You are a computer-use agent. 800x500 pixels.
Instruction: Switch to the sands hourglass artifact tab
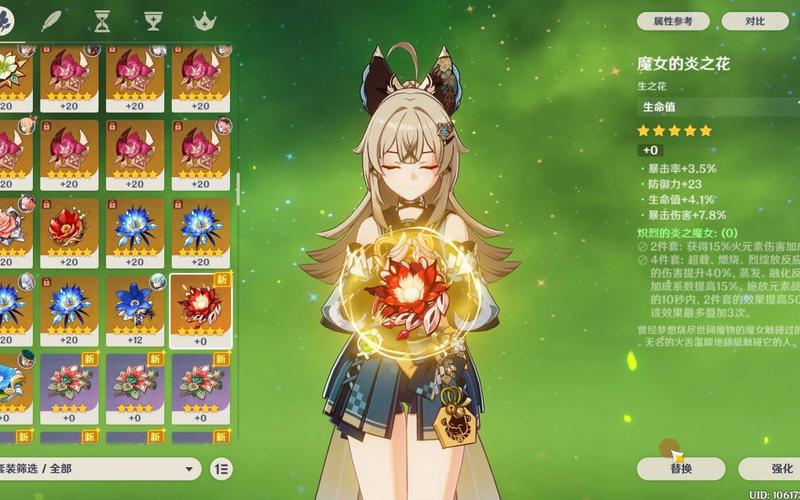pyautogui.click(x=101, y=21)
